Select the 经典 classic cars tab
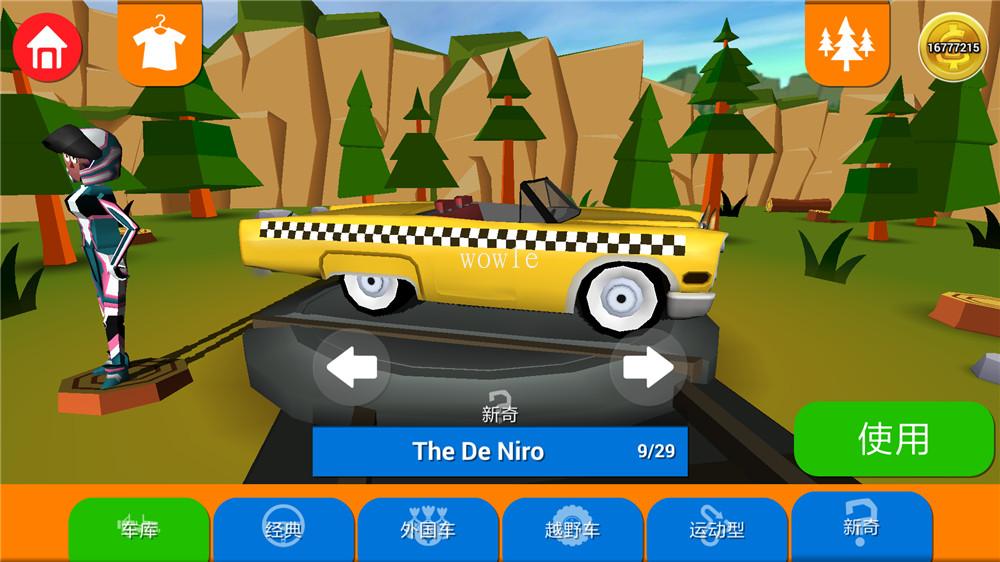Image resolution: width=1000 pixels, height=562 pixels. 284,529
